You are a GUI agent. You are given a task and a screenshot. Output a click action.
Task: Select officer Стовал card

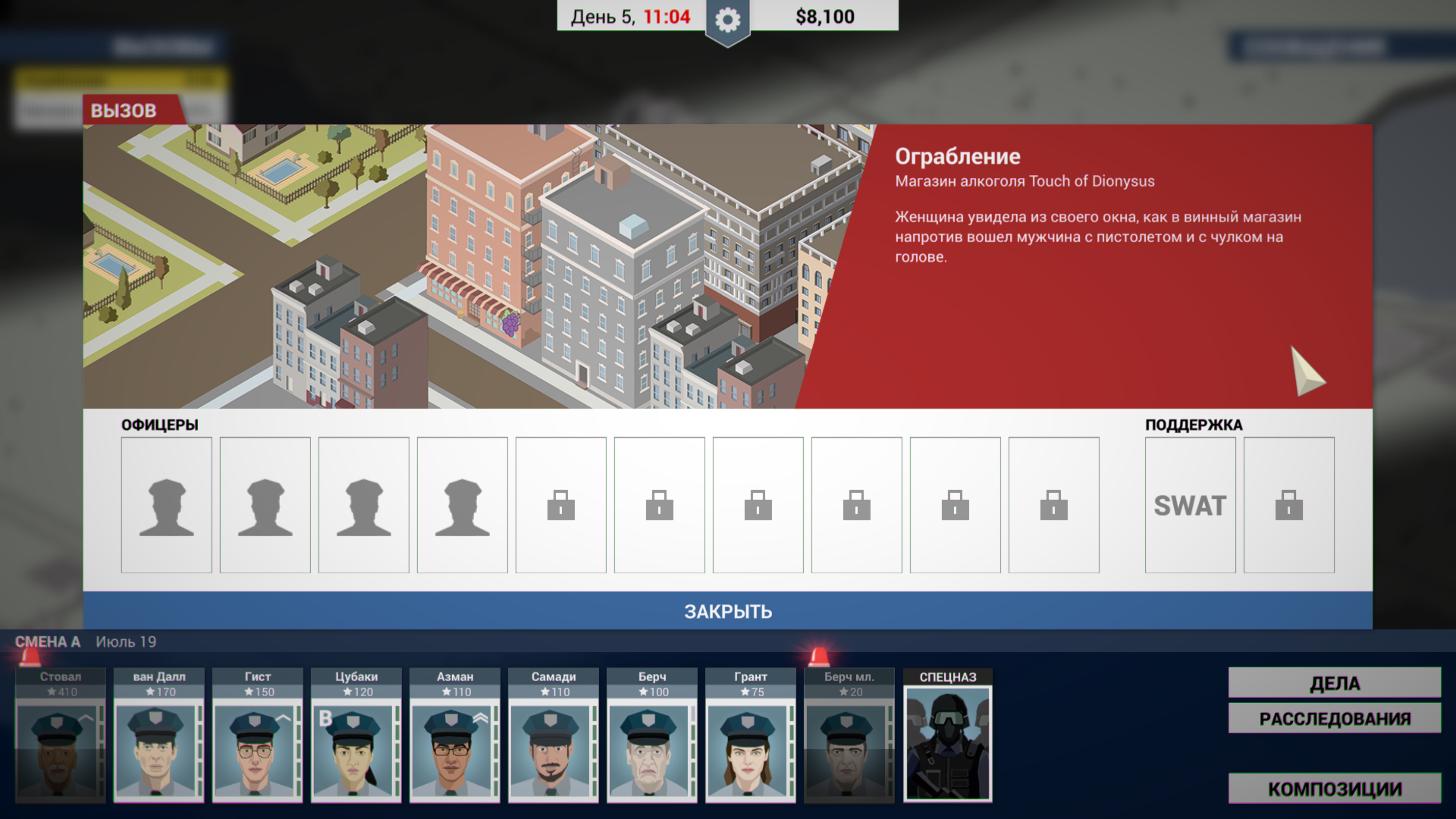(x=61, y=736)
